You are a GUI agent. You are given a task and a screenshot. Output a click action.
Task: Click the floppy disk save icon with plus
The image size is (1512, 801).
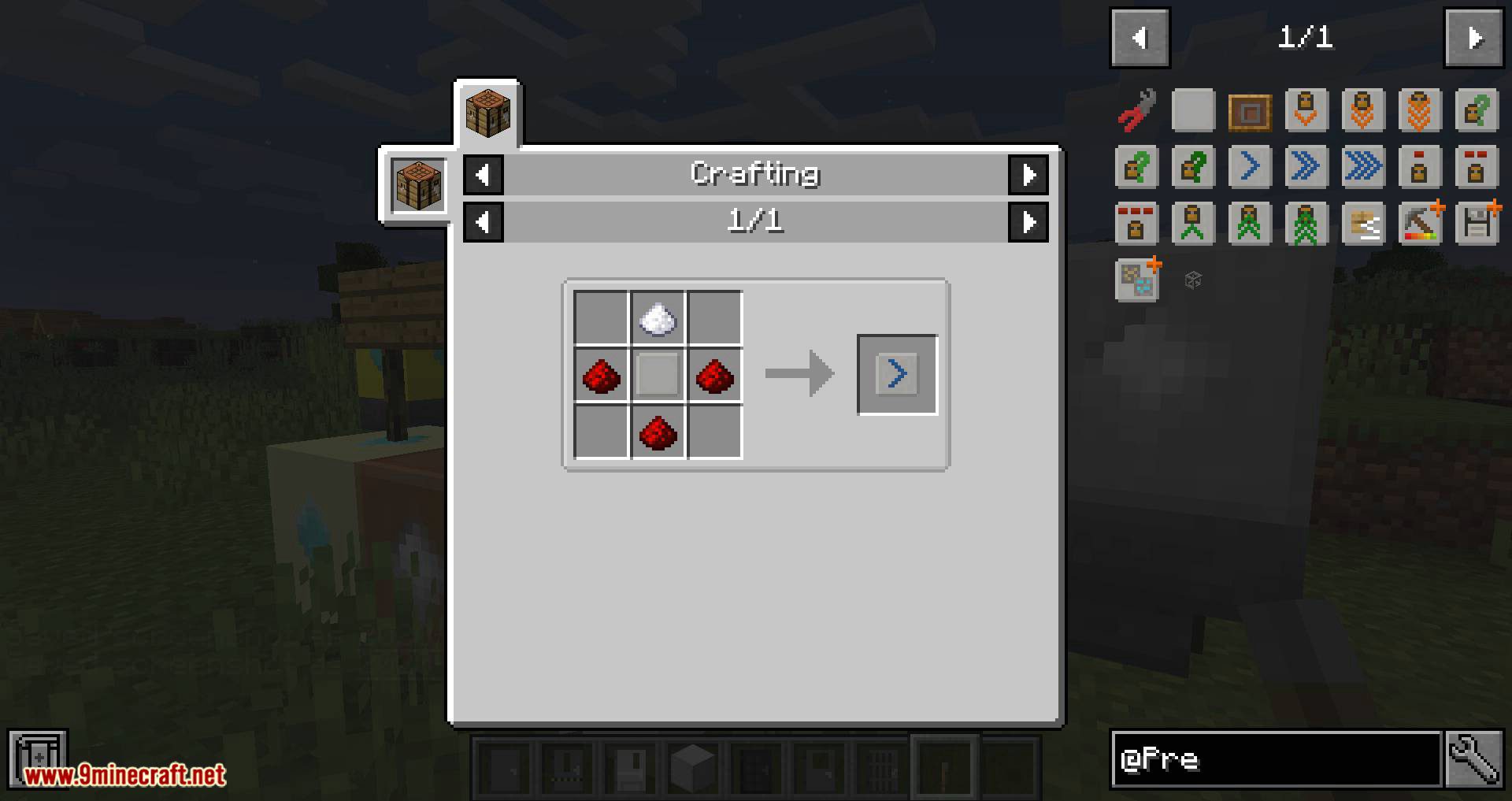click(x=1477, y=223)
